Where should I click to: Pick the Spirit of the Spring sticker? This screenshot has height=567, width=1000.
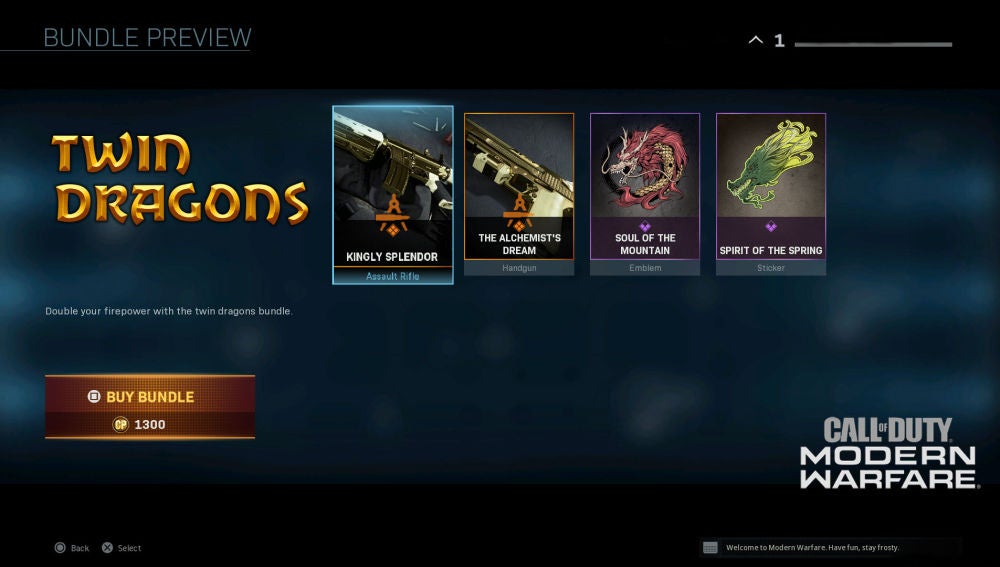(771, 193)
